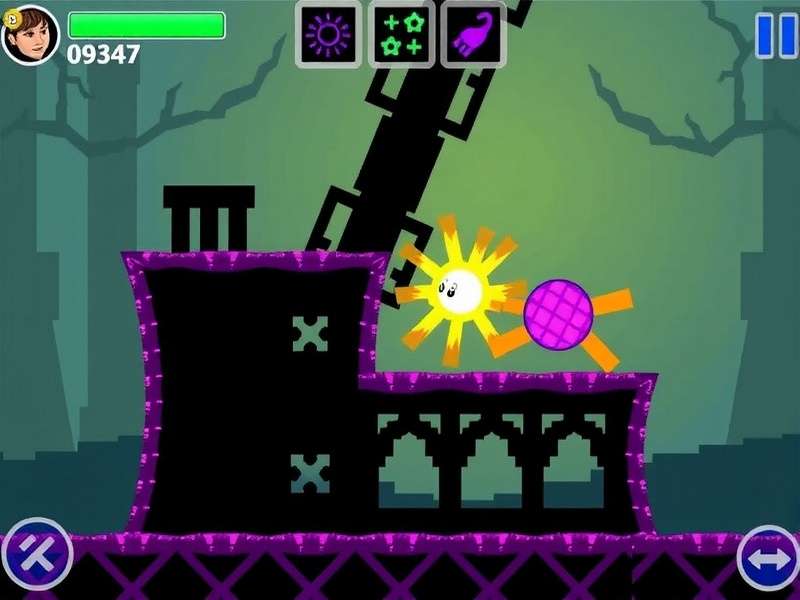Viewport: 800px width, 600px height.
Task: Tap the double-arrow direction button
Action: pos(767,557)
